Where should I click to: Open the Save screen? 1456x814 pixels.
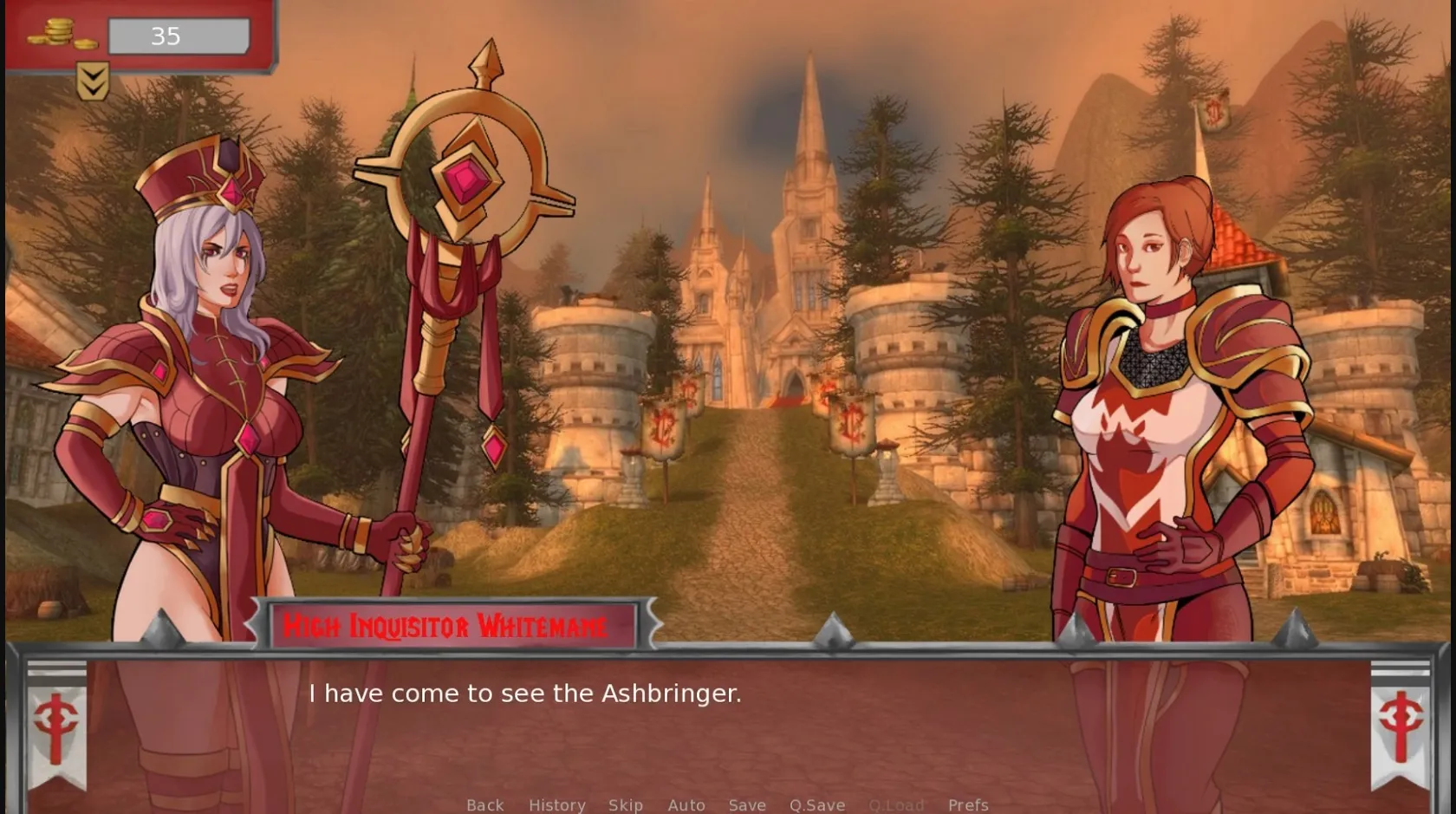pos(747,804)
